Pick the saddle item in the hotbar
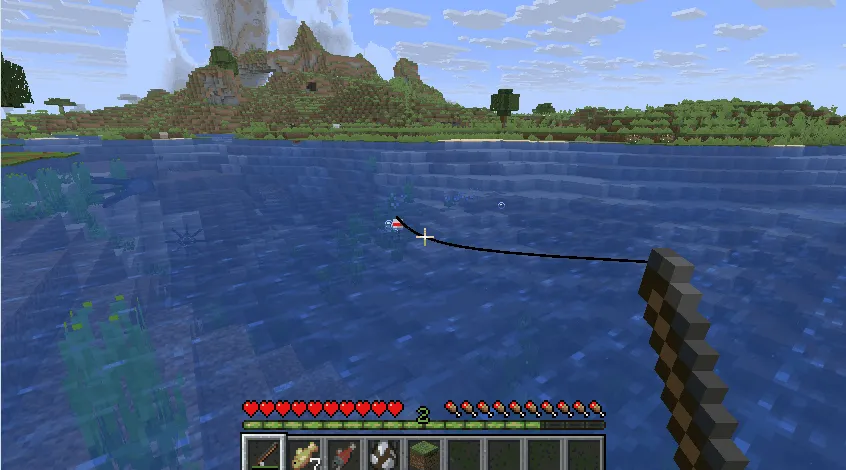Image resolution: width=846 pixels, height=470 pixels. pos(383,454)
